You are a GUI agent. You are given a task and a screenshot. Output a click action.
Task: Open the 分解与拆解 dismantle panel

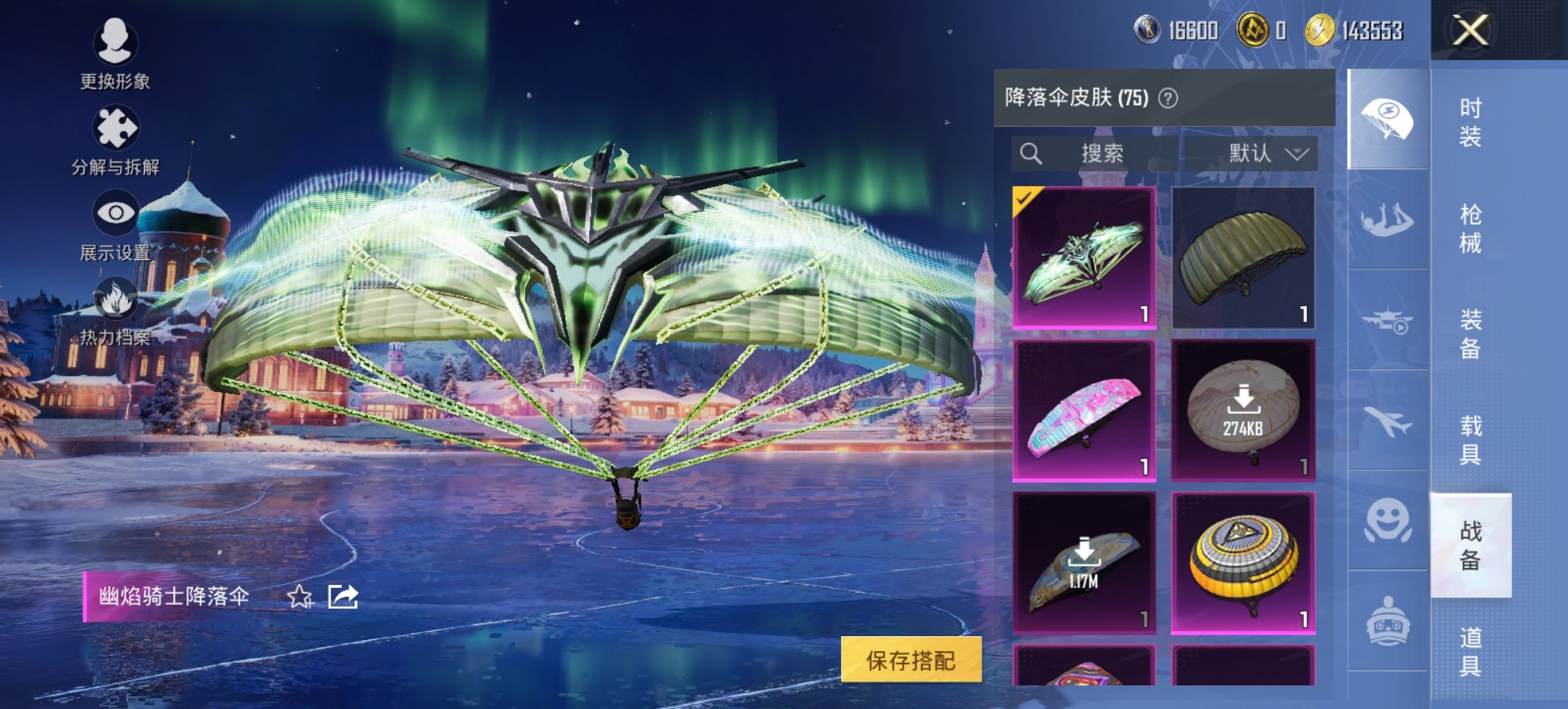(115, 126)
